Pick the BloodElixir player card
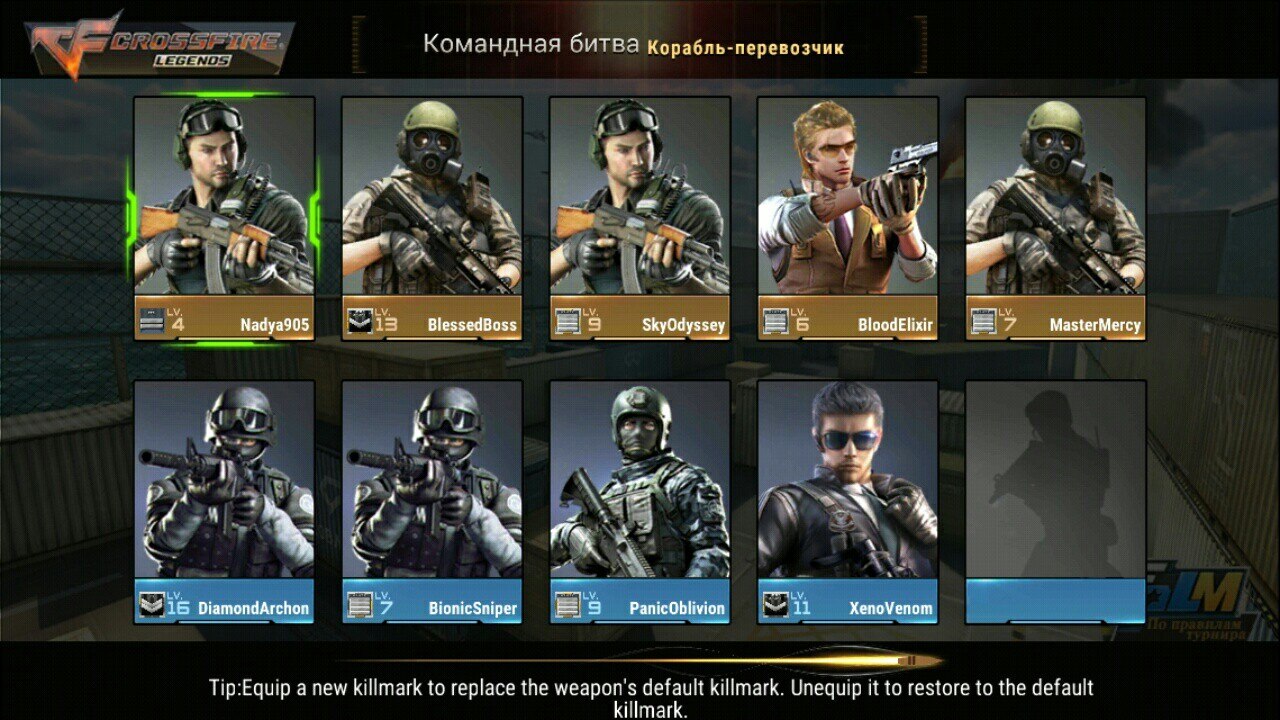This screenshot has width=1280, height=720. tap(848, 218)
